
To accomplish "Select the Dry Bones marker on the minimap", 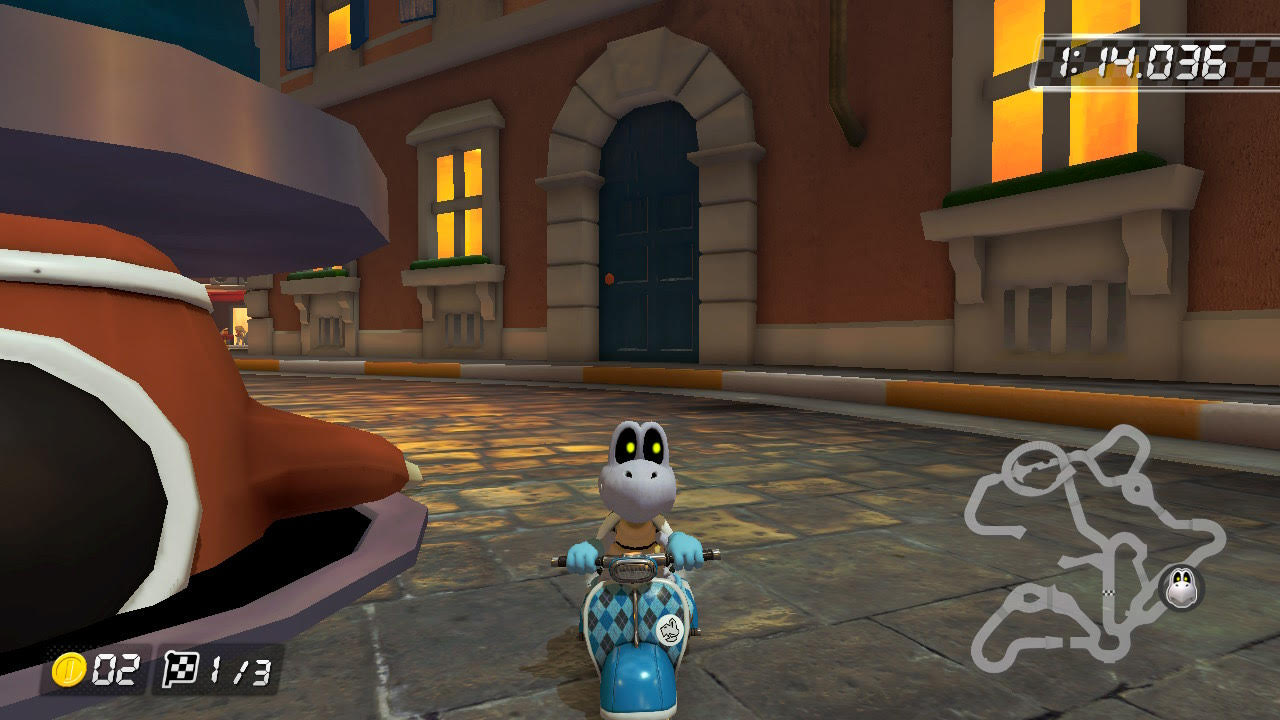I will click(x=1181, y=586).
